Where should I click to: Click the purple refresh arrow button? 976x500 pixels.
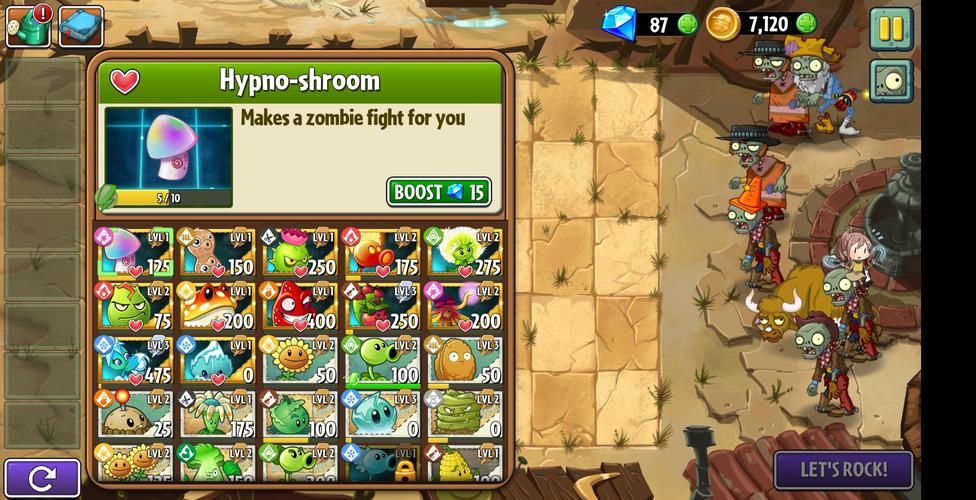(41, 478)
